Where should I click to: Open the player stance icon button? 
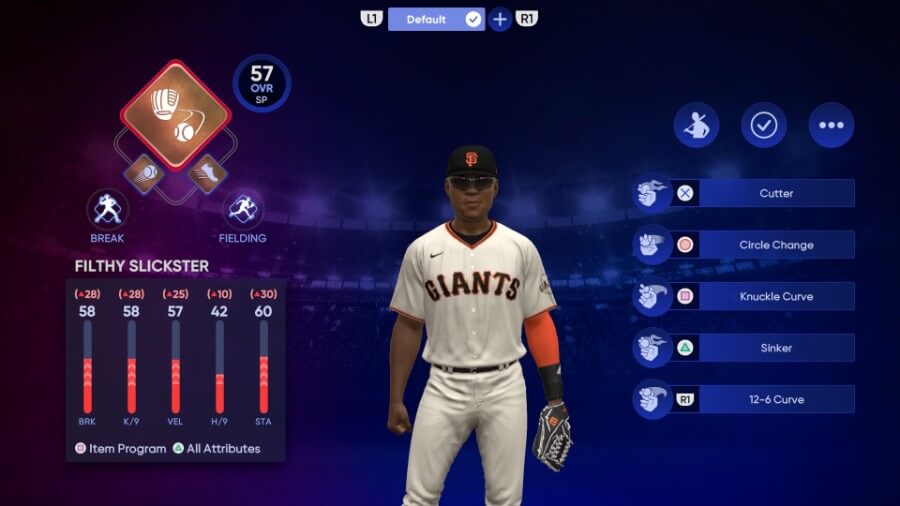pos(696,125)
